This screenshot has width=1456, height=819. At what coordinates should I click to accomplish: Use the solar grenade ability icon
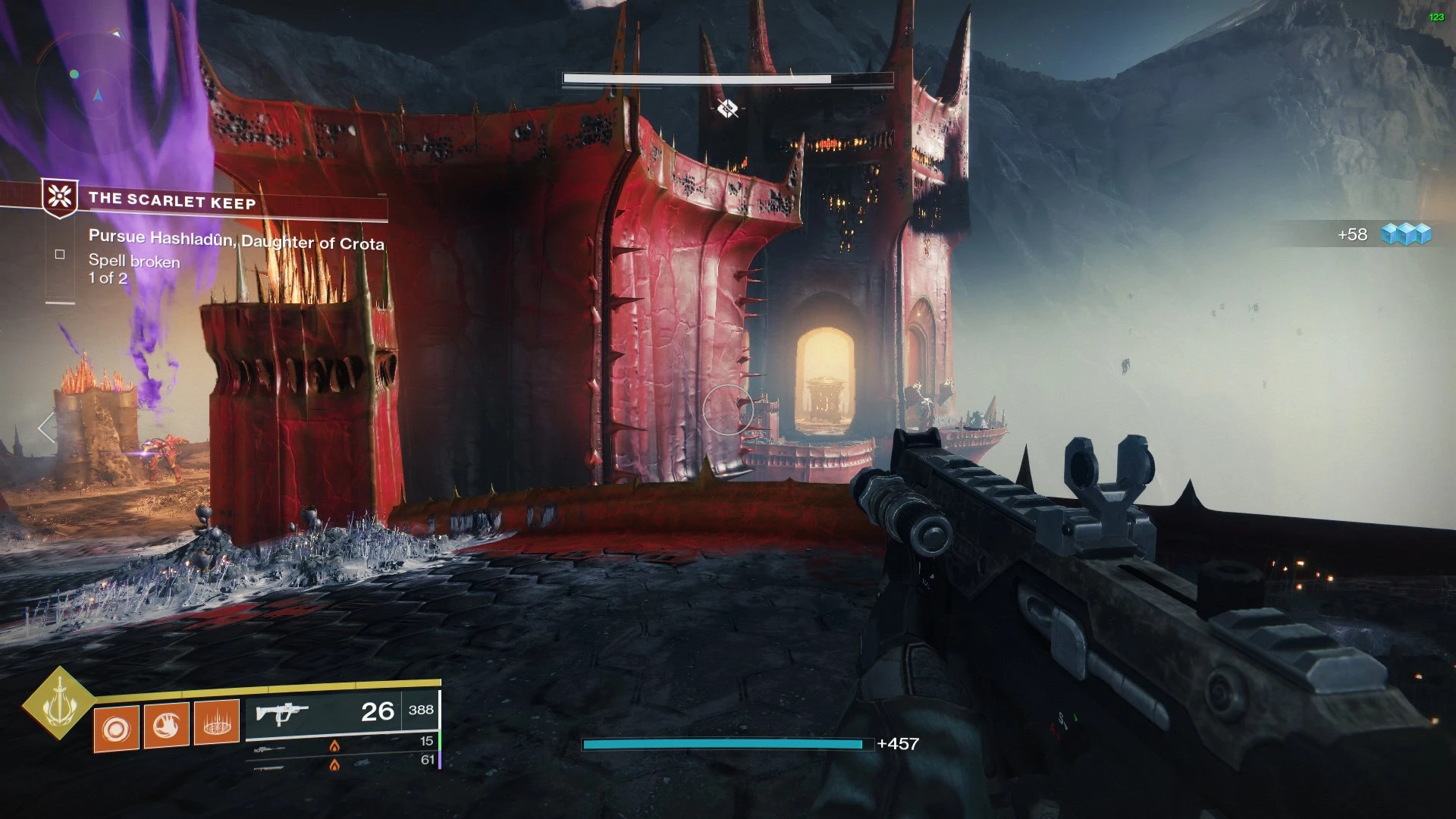click(x=116, y=729)
